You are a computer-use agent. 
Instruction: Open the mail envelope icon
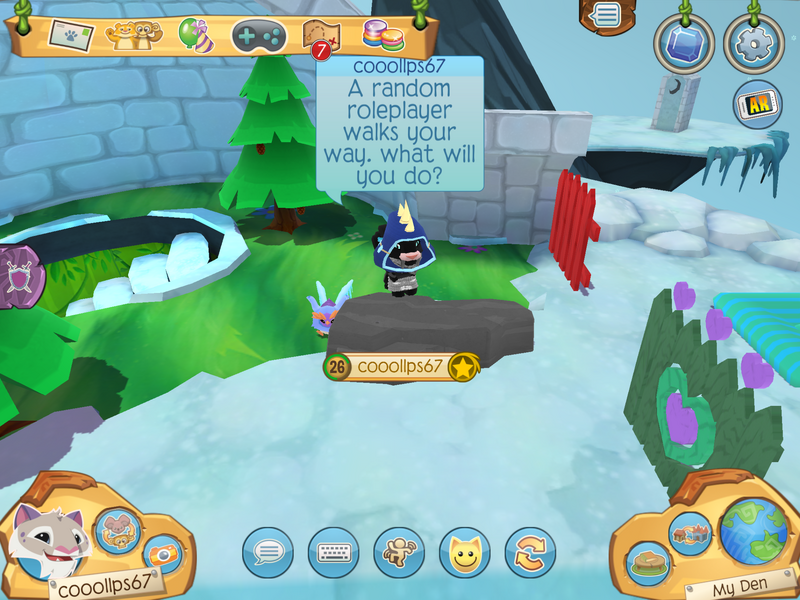[70, 36]
